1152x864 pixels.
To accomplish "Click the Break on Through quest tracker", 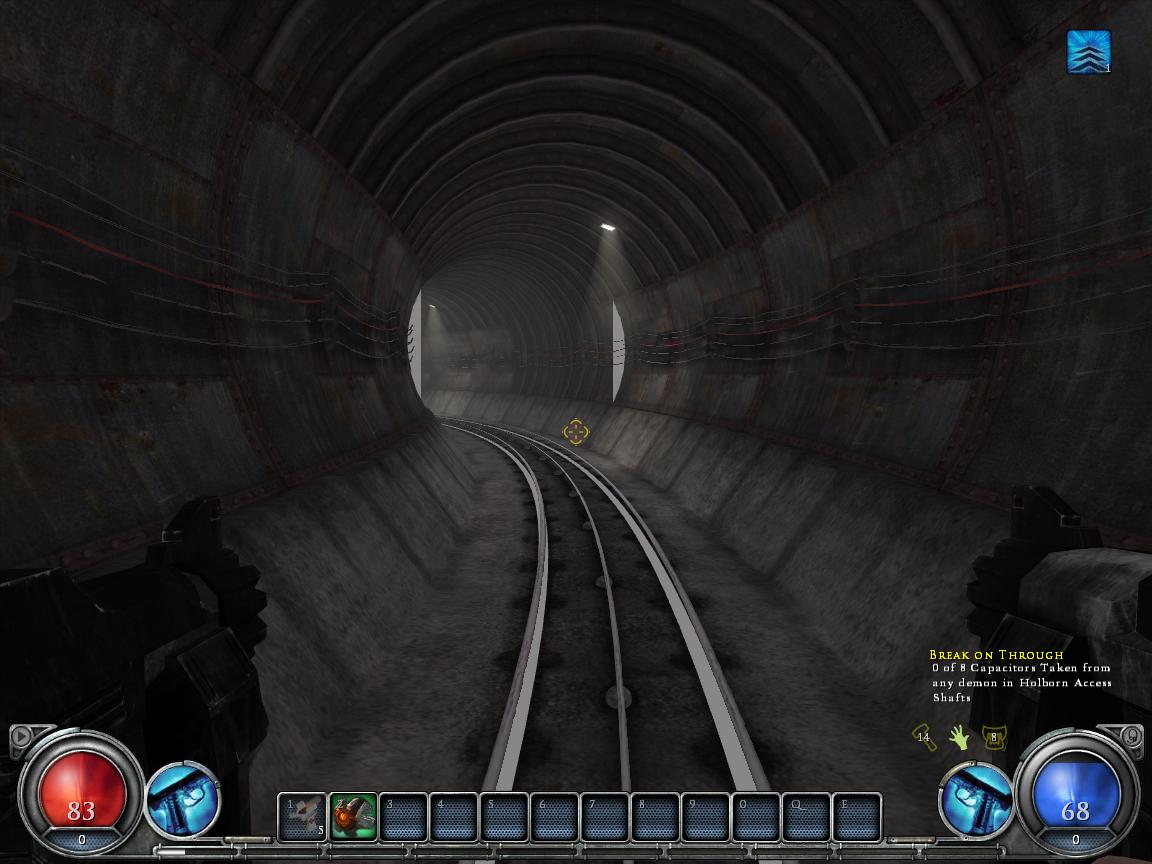I will [x=1020, y=676].
